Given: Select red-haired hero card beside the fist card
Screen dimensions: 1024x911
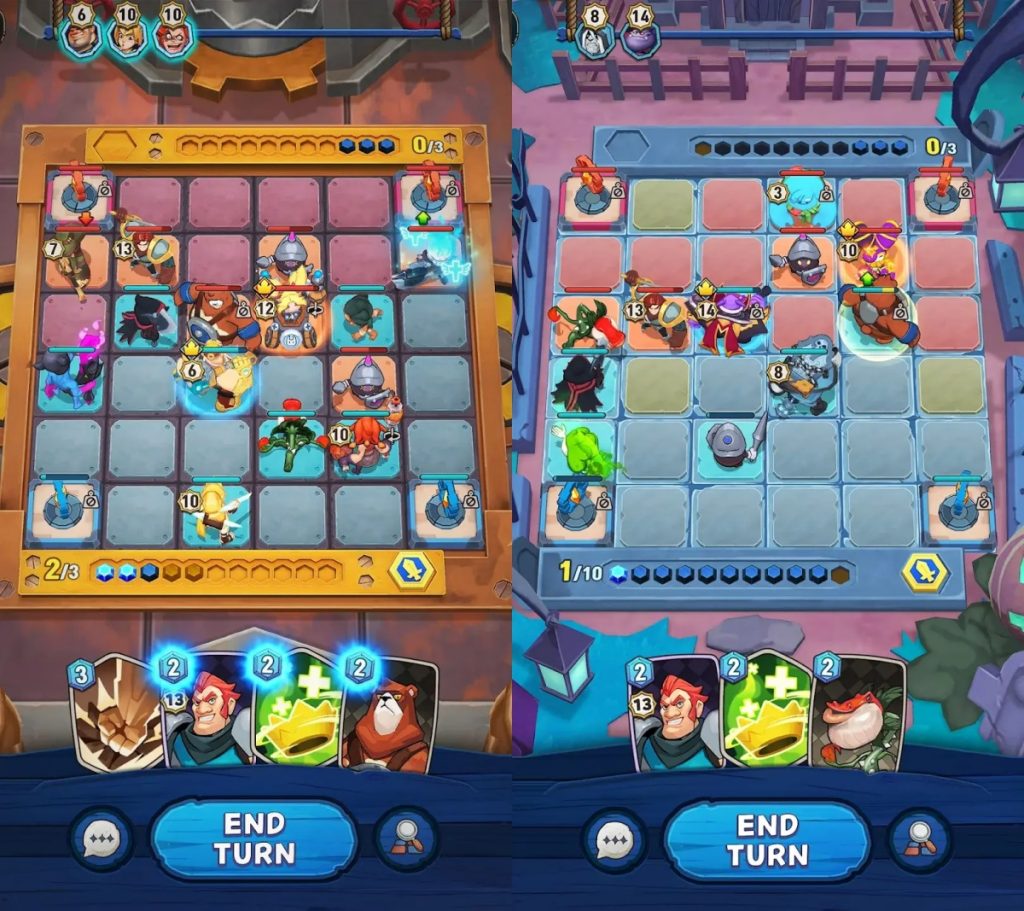Looking at the screenshot, I should (208, 715).
